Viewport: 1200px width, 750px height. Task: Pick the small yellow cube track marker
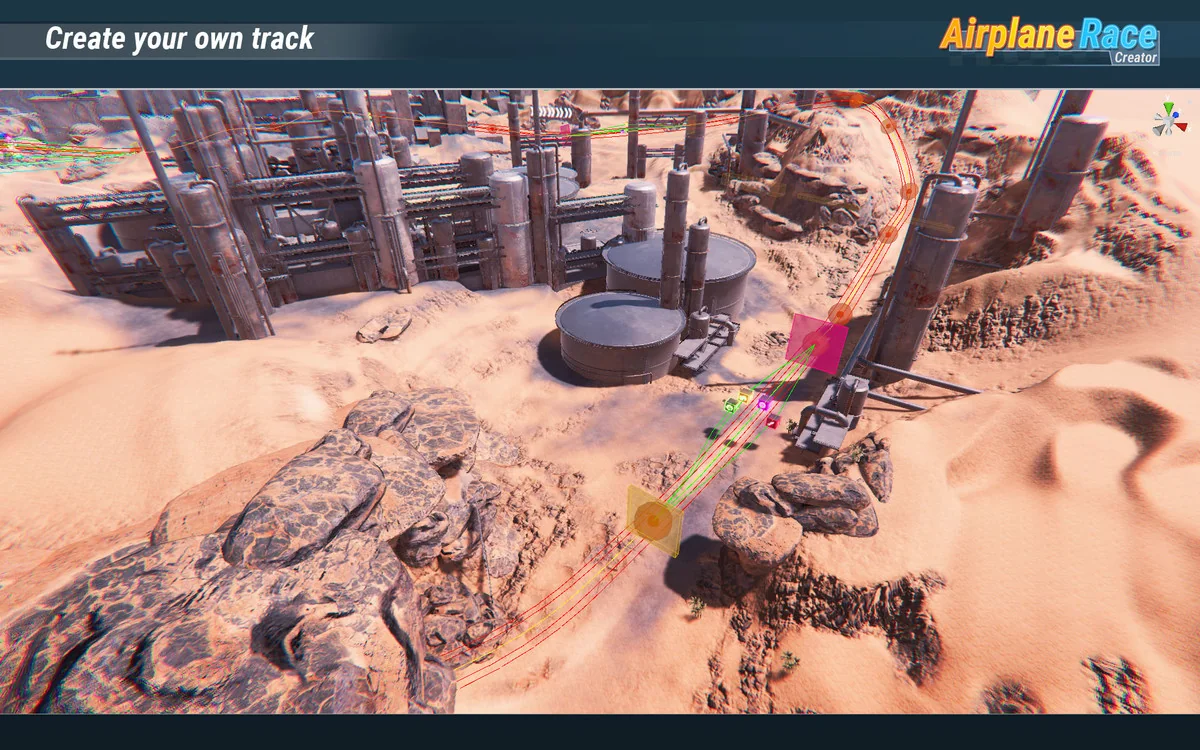[744, 397]
